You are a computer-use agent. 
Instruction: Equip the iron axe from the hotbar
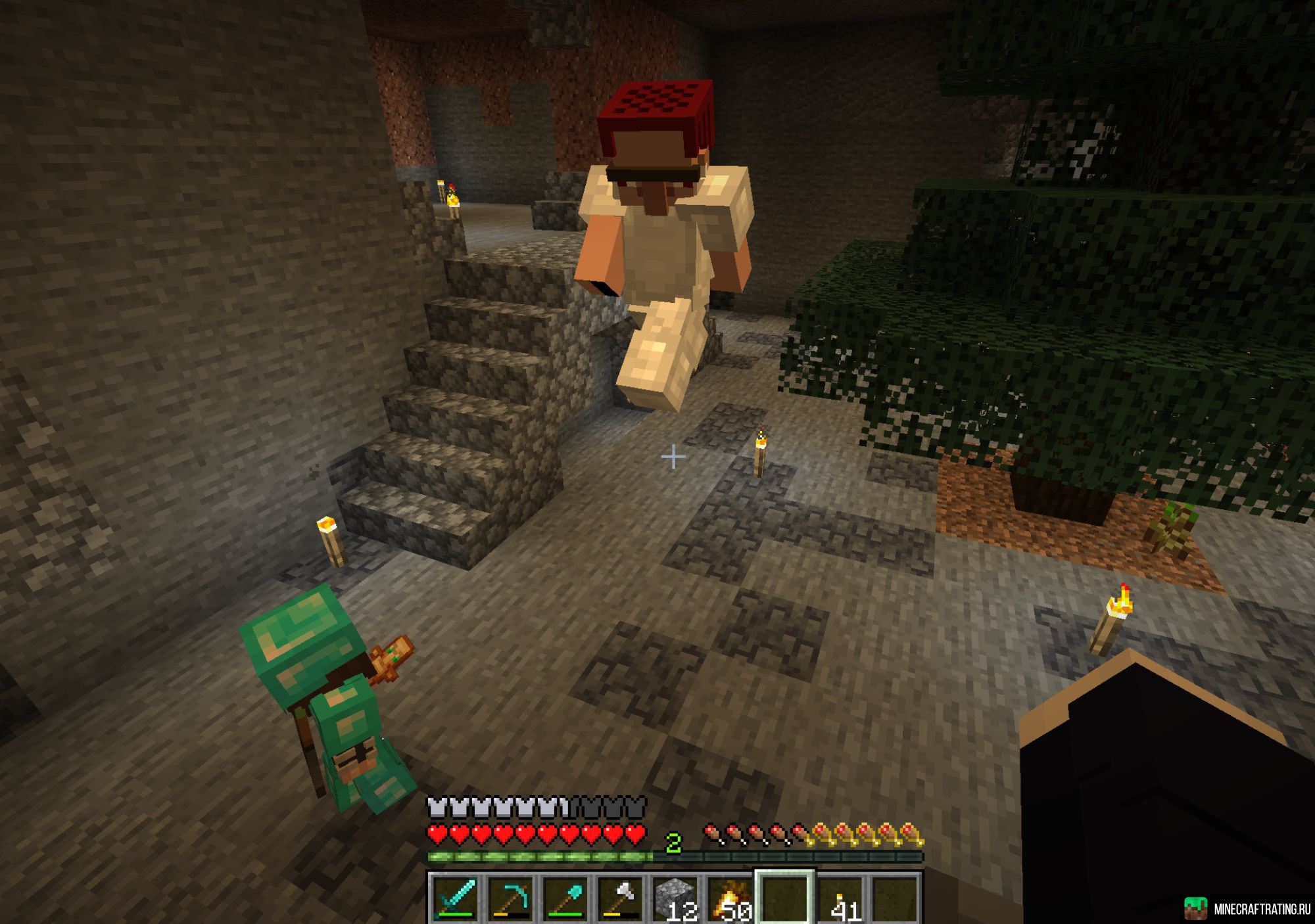click(x=621, y=898)
